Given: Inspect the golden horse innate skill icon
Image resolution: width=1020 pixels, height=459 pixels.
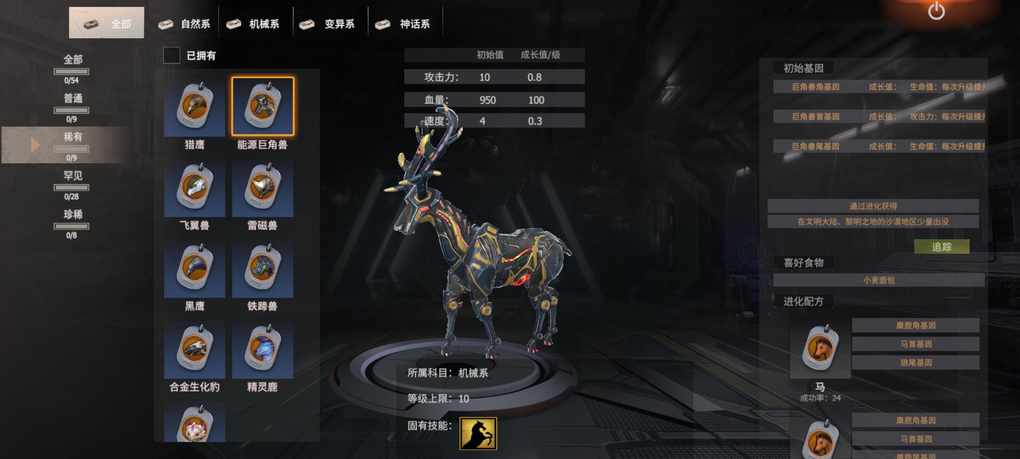Looking at the screenshot, I should pos(478,433).
